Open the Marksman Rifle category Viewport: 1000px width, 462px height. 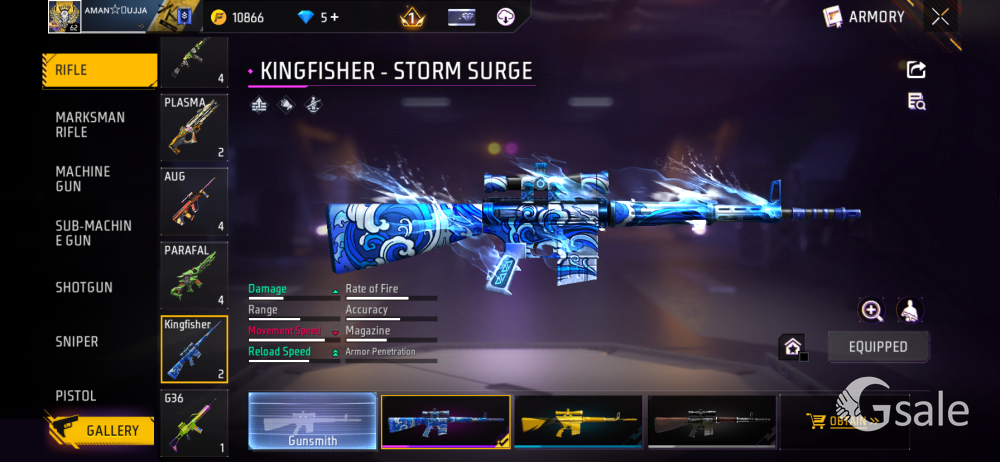90,125
